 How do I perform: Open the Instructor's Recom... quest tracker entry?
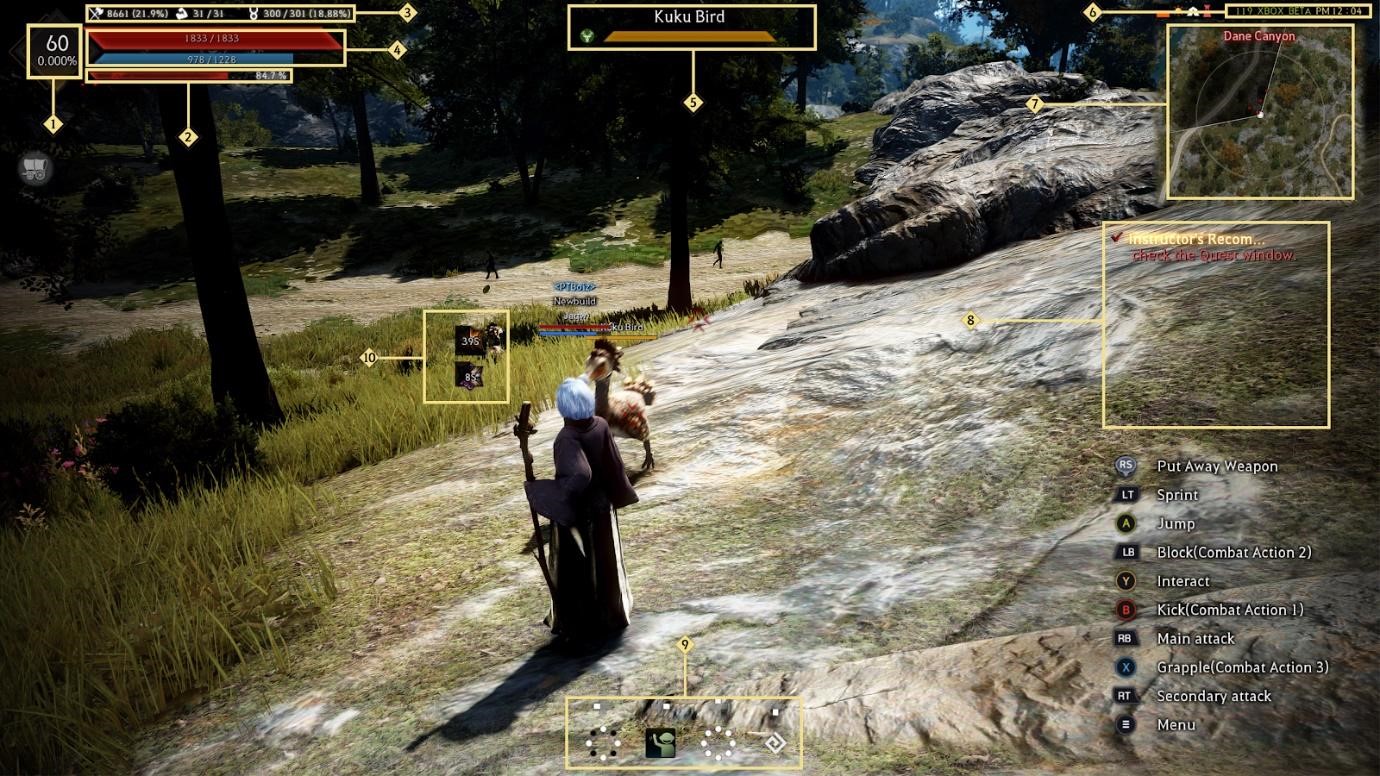(1197, 240)
